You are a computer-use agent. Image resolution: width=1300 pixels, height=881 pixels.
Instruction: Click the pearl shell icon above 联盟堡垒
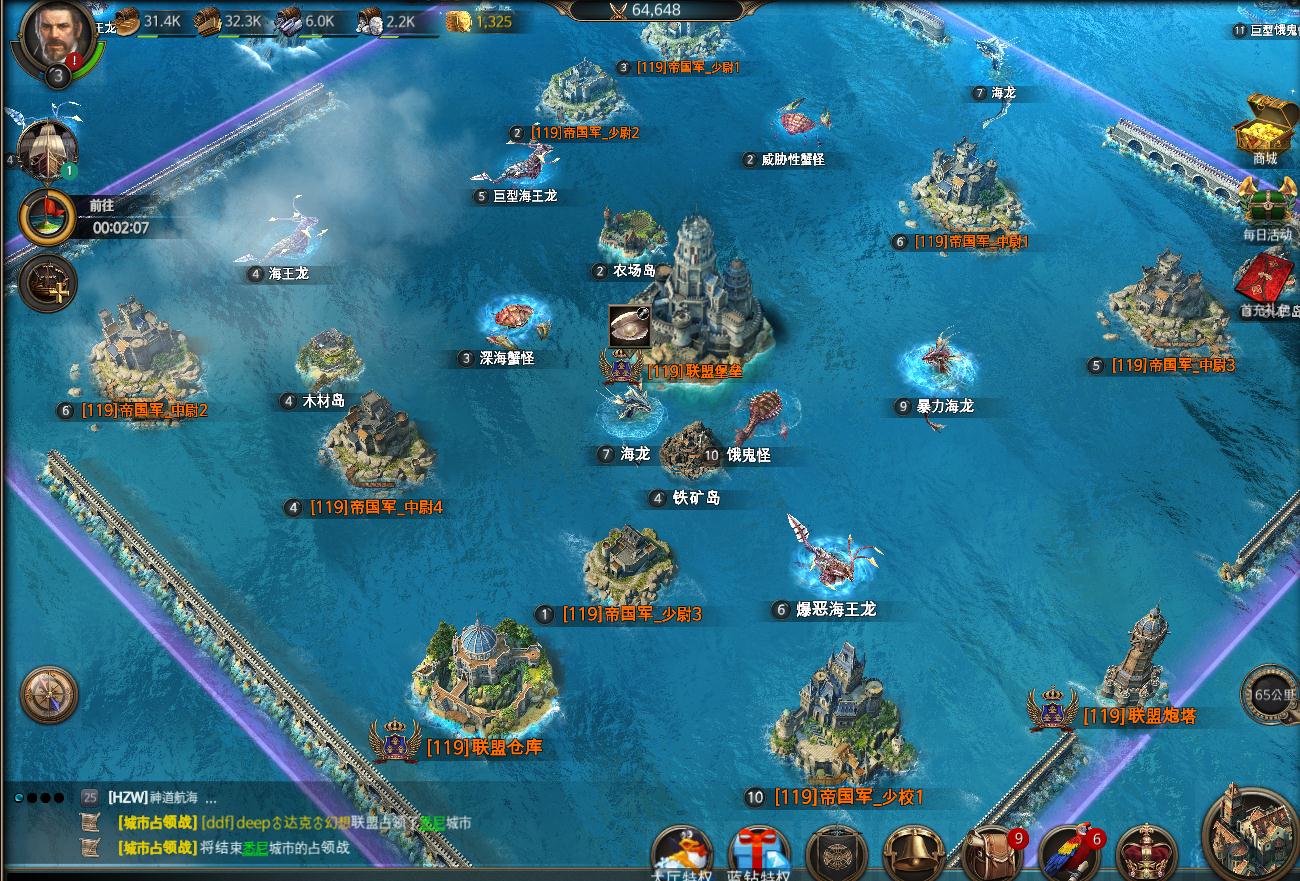click(x=628, y=326)
